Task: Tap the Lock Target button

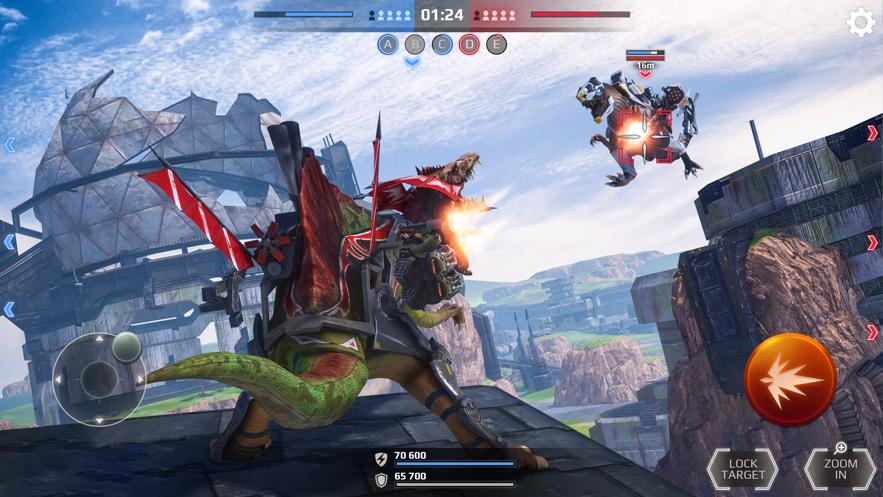Action: click(742, 470)
